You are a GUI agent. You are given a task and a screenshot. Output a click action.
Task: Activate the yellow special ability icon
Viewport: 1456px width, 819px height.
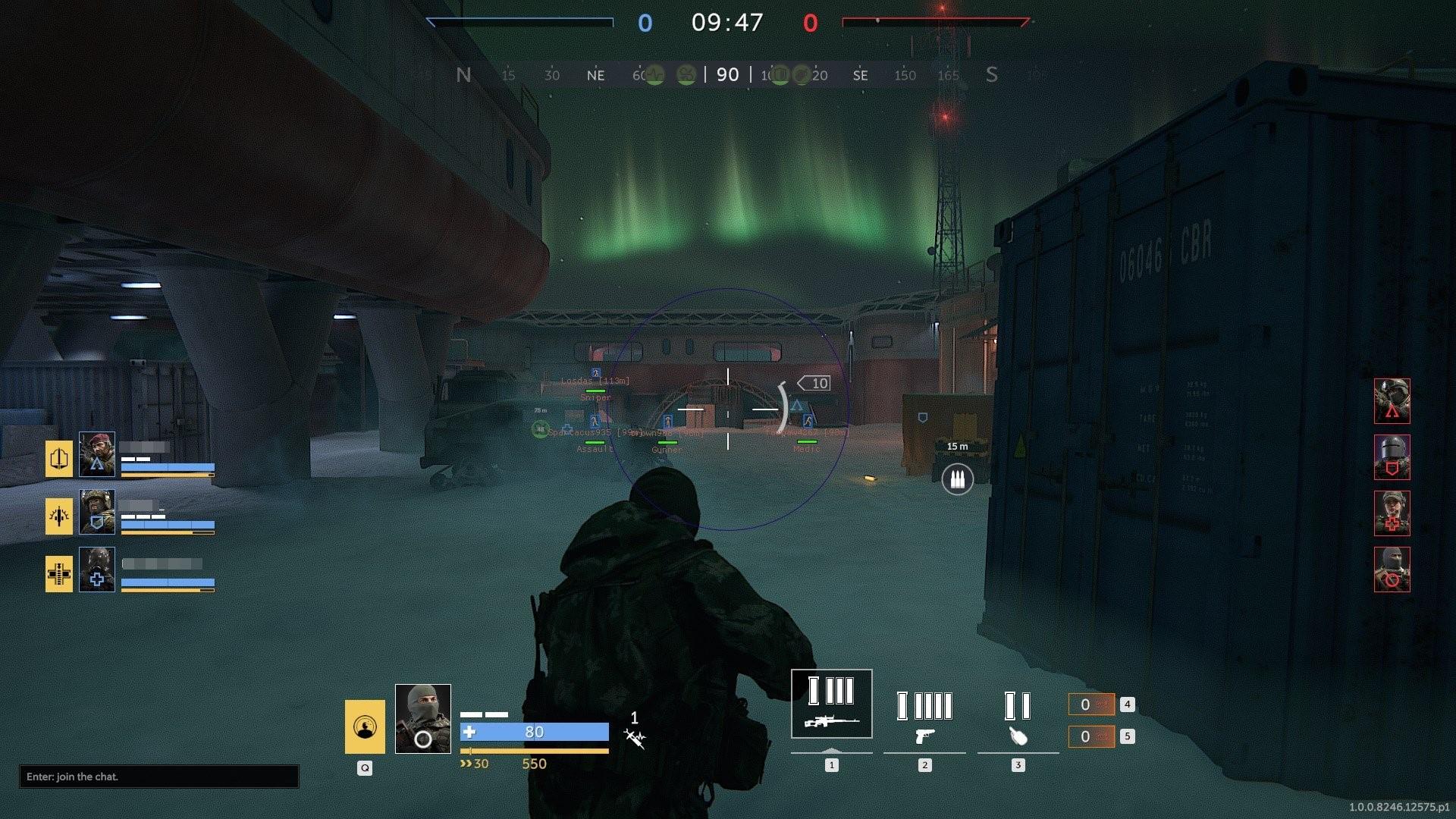365,726
